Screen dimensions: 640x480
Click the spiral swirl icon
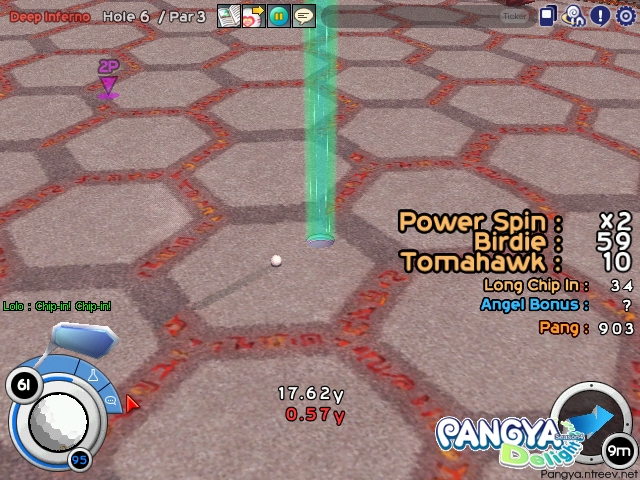[x=574, y=16]
